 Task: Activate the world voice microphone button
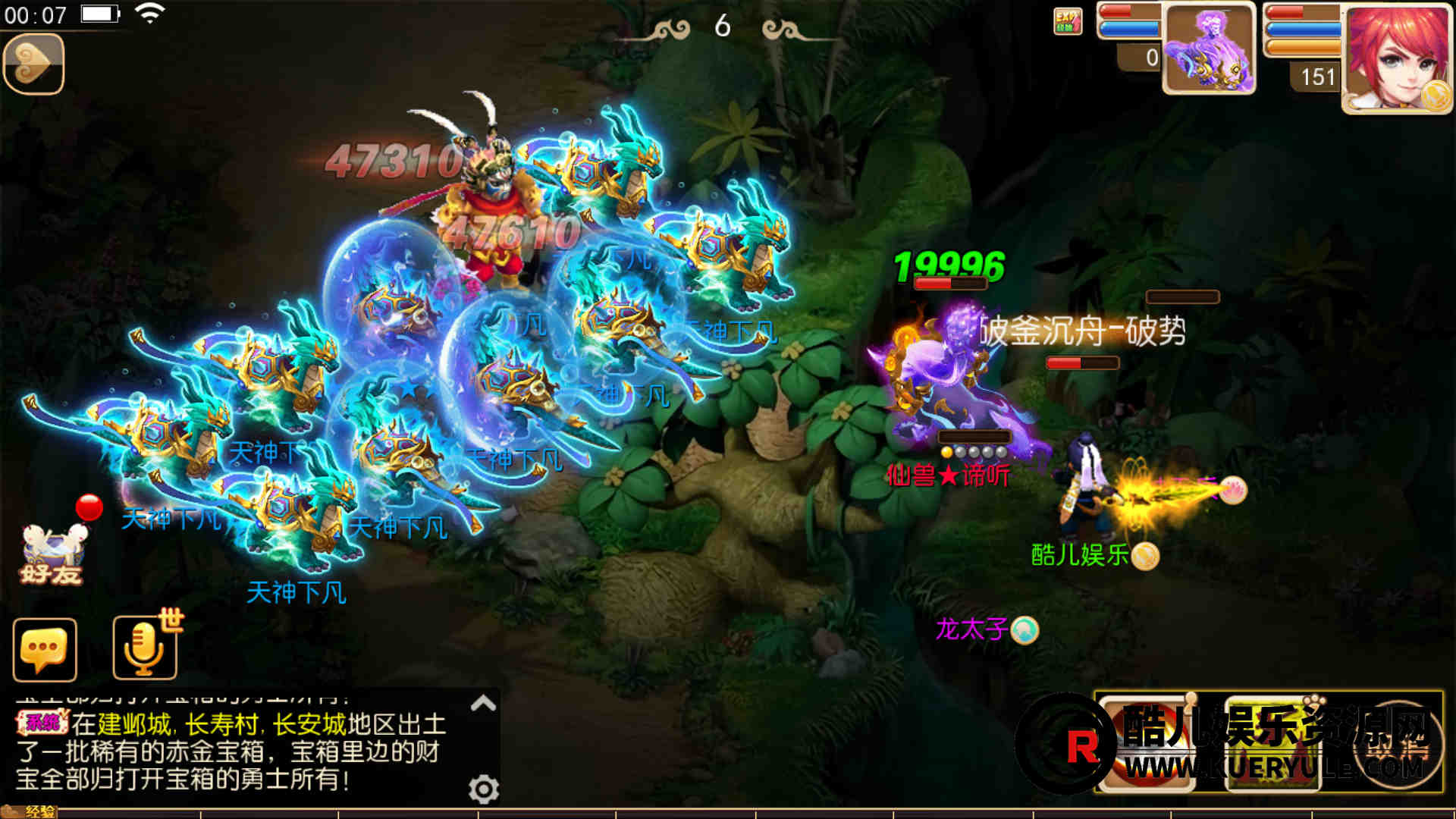click(145, 648)
